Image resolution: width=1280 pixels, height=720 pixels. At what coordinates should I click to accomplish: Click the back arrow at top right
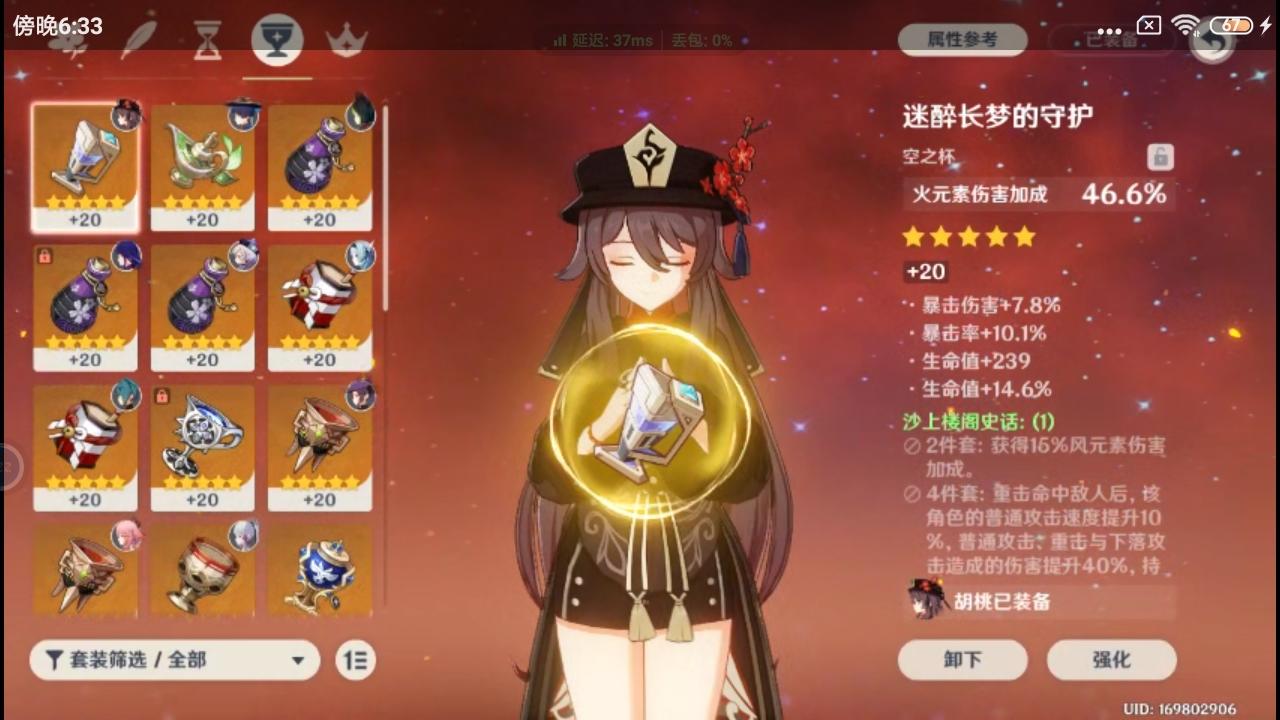click(1211, 43)
